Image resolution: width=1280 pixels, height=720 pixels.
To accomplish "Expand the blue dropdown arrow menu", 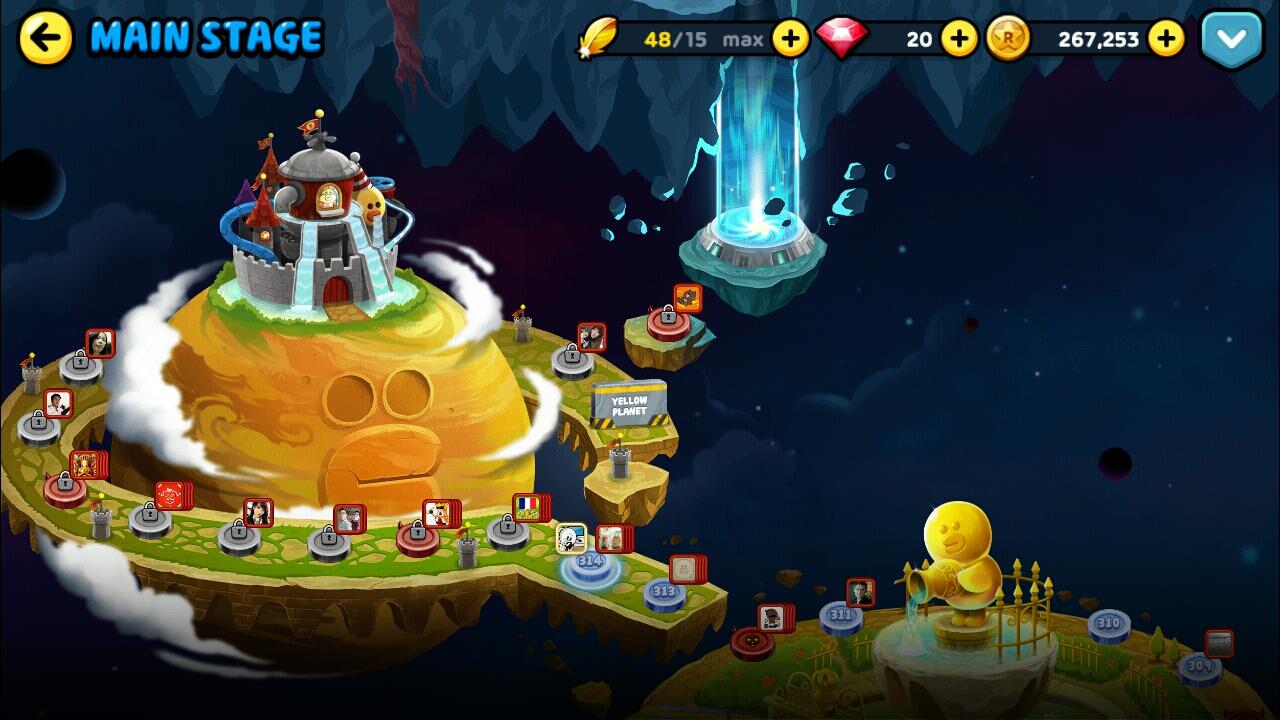I will tap(1231, 40).
